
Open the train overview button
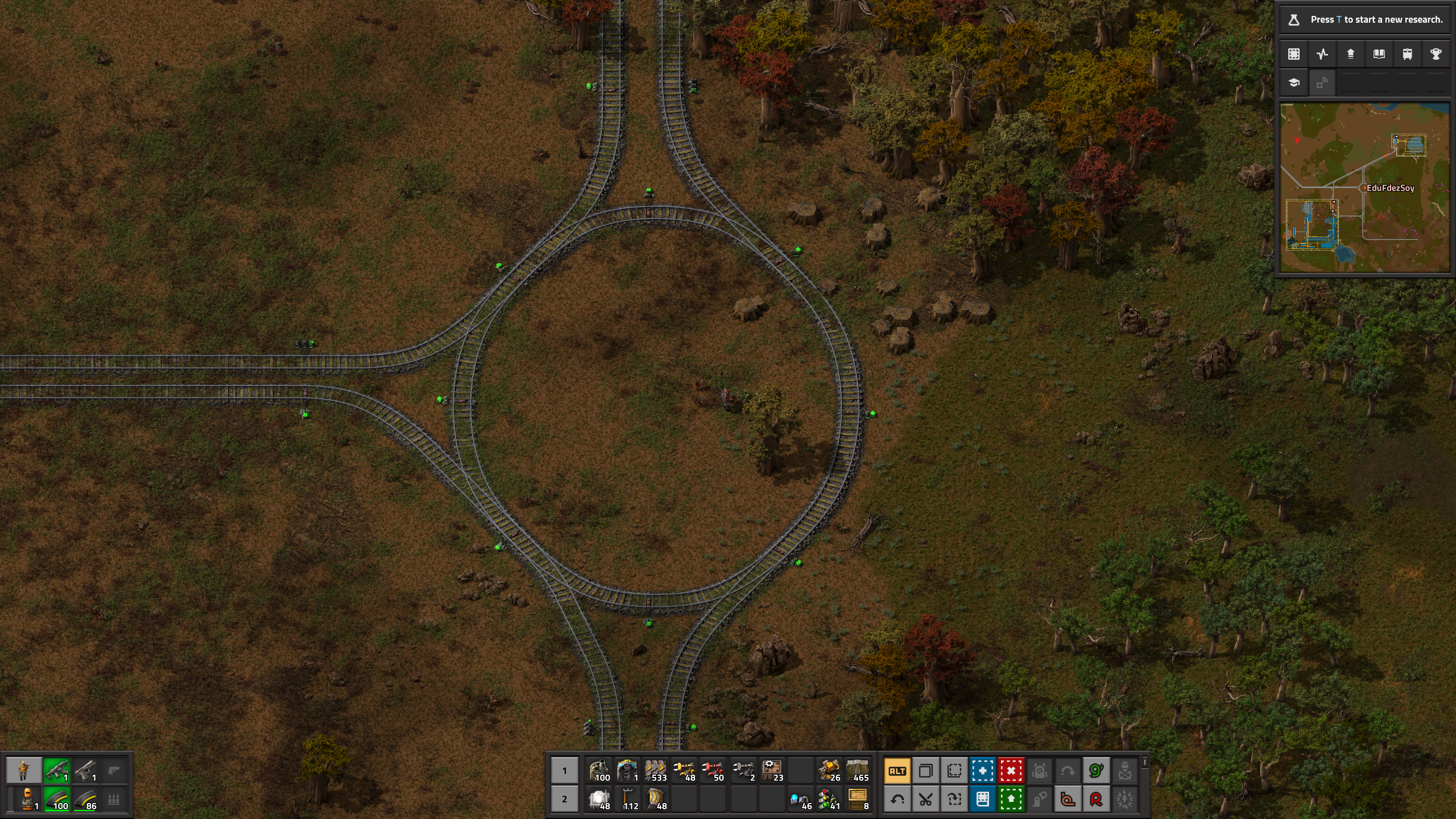tap(1407, 54)
